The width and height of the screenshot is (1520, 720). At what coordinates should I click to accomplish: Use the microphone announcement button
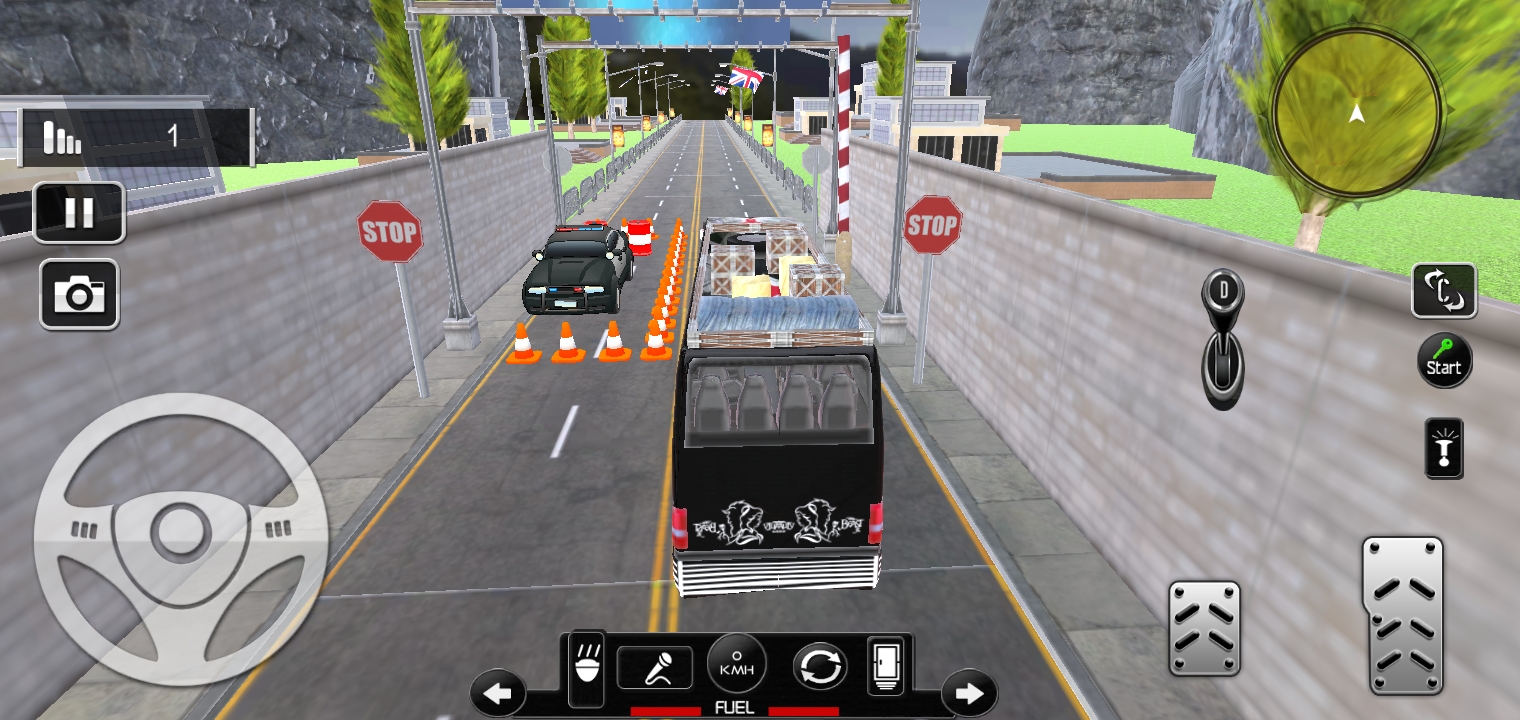tap(655, 667)
